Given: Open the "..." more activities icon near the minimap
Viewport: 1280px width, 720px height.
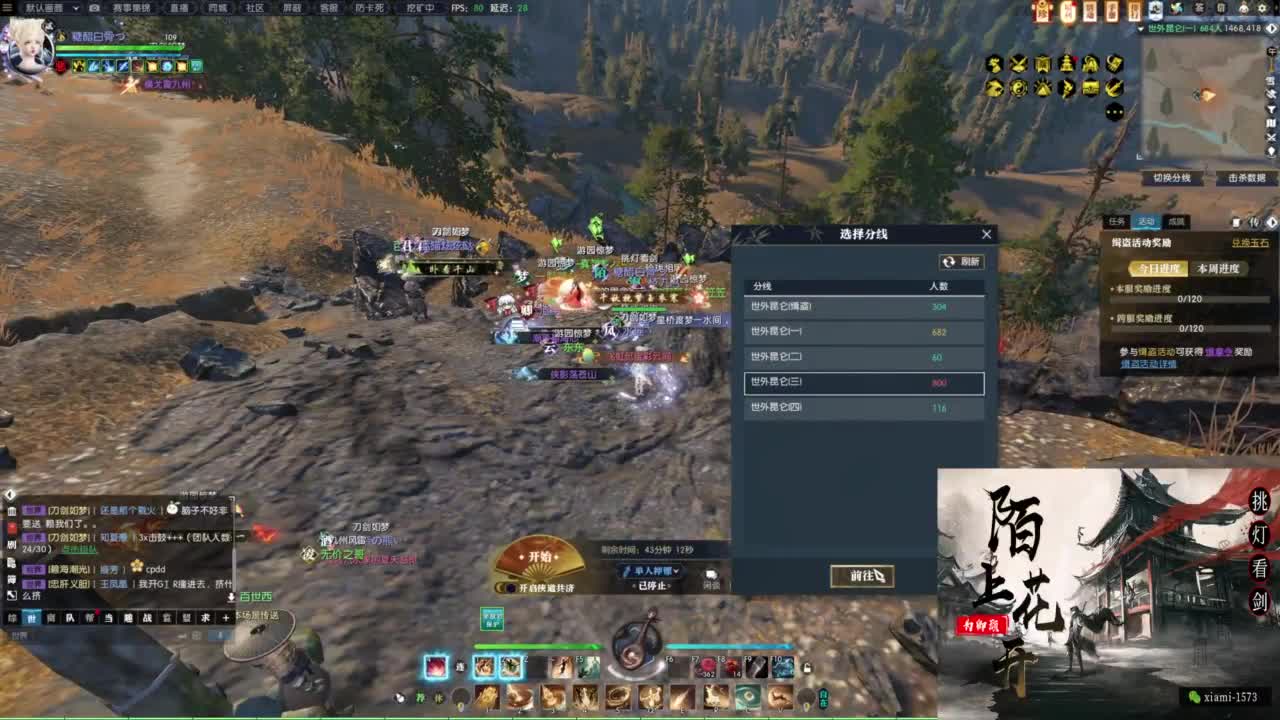Looking at the screenshot, I should pyautogui.click(x=1113, y=111).
